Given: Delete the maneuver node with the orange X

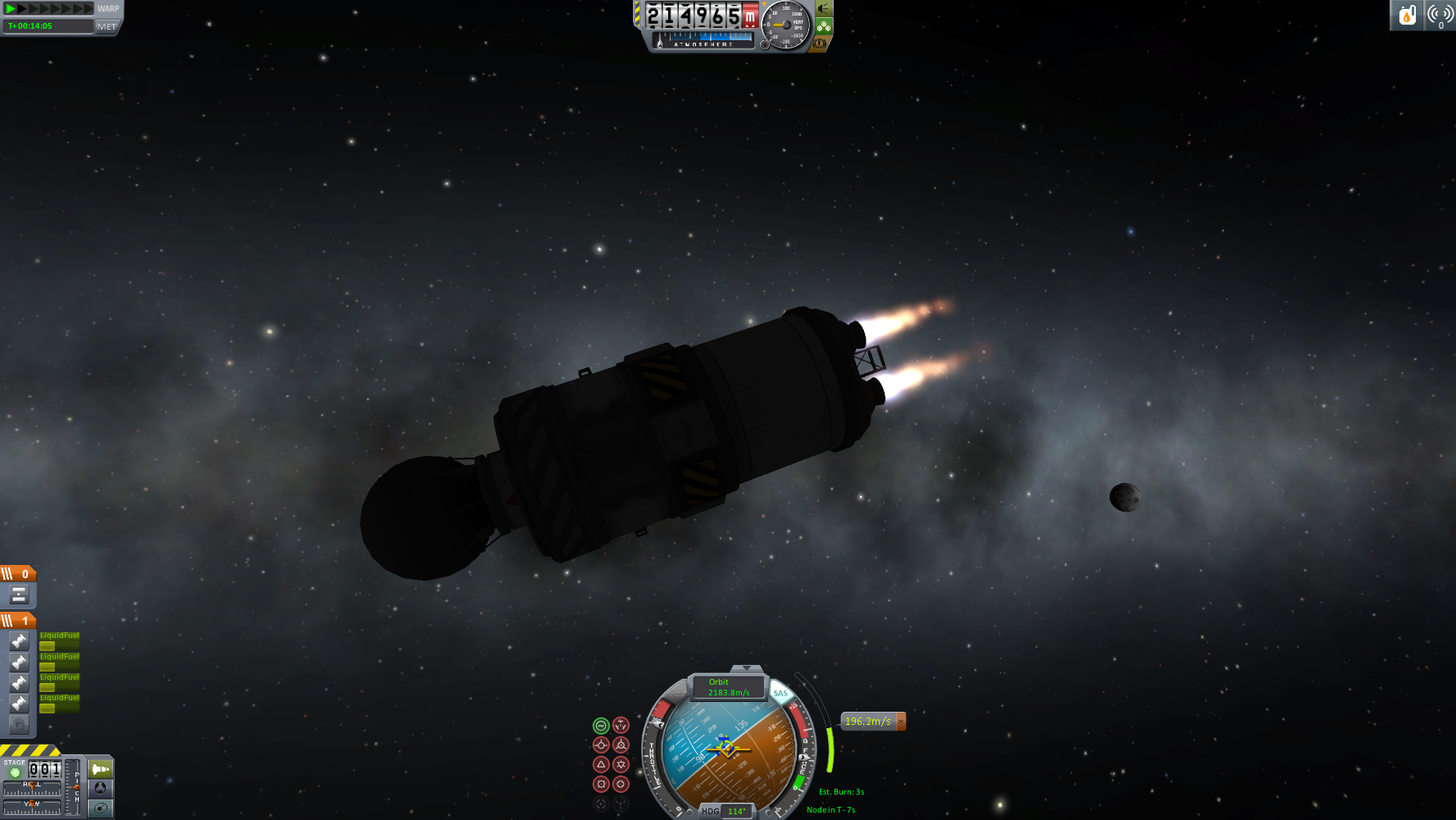Looking at the screenshot, I should pos(901,722).
